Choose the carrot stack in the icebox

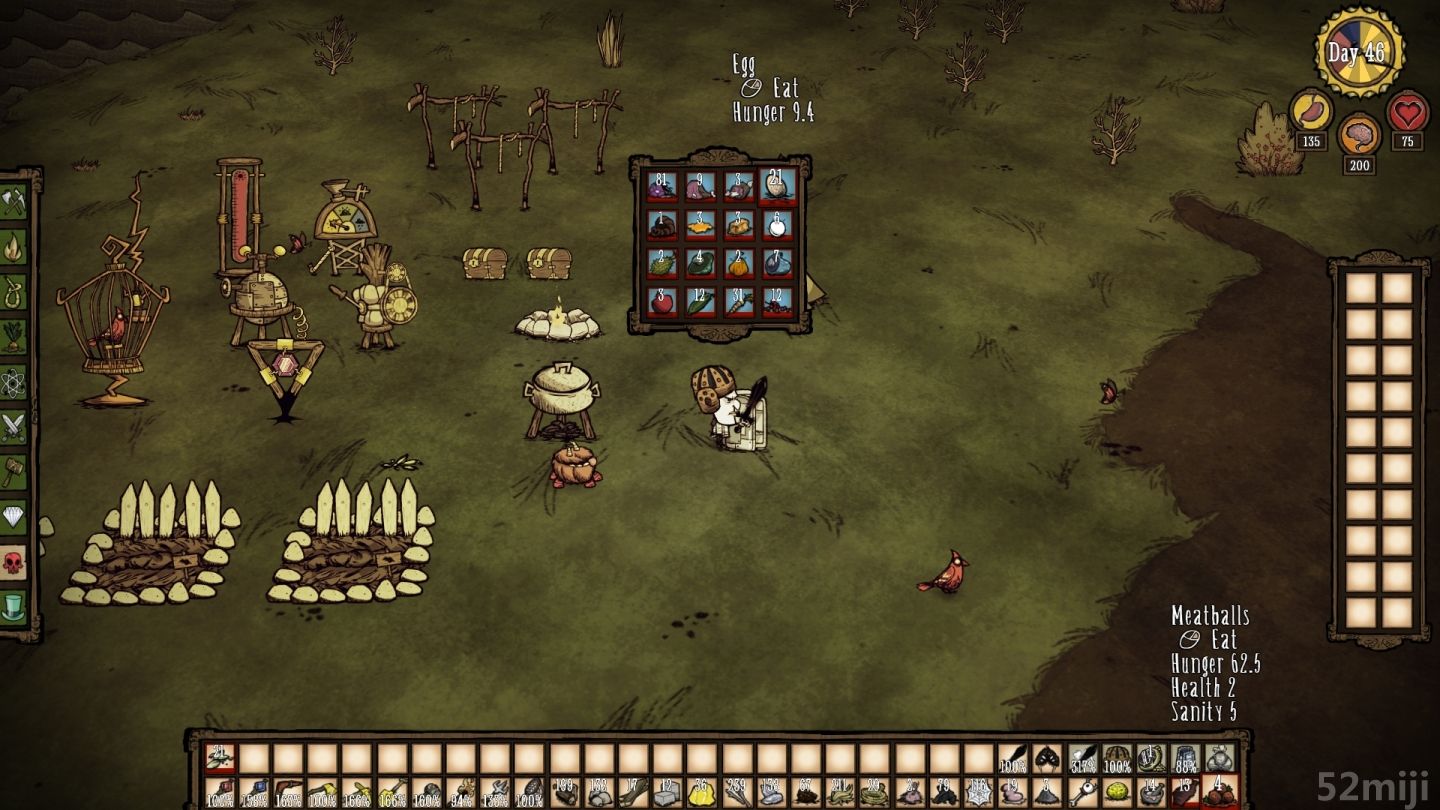click(738, 302)
